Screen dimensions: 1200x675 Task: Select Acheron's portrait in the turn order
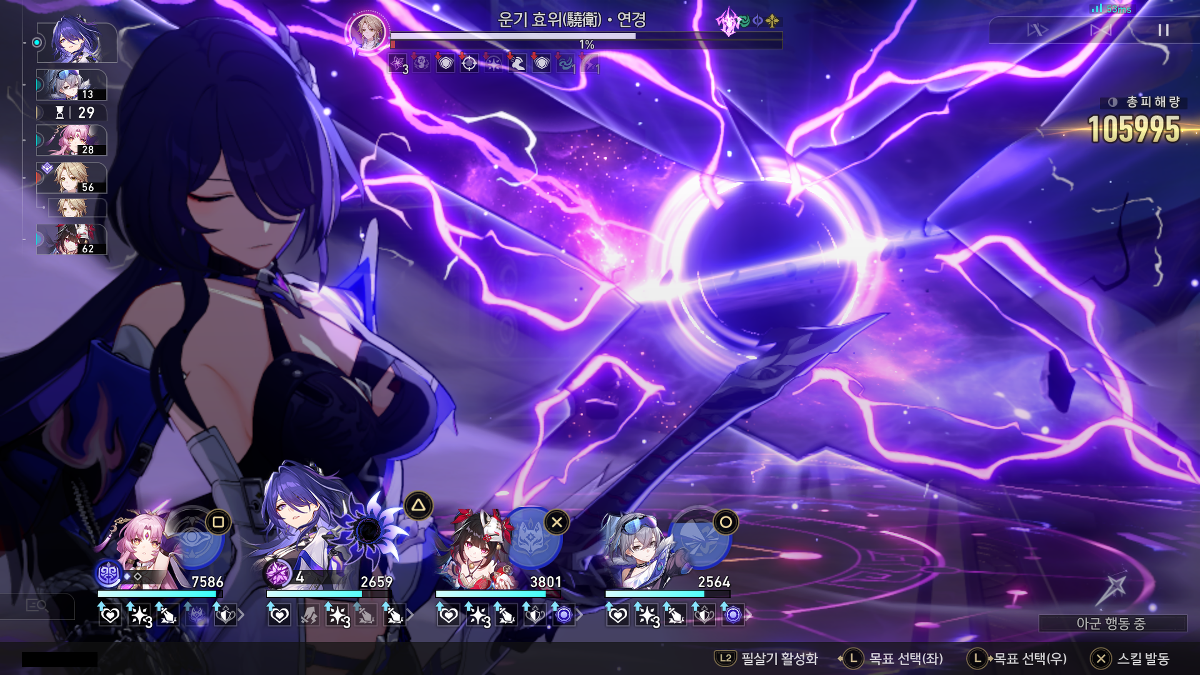(76, 42)
